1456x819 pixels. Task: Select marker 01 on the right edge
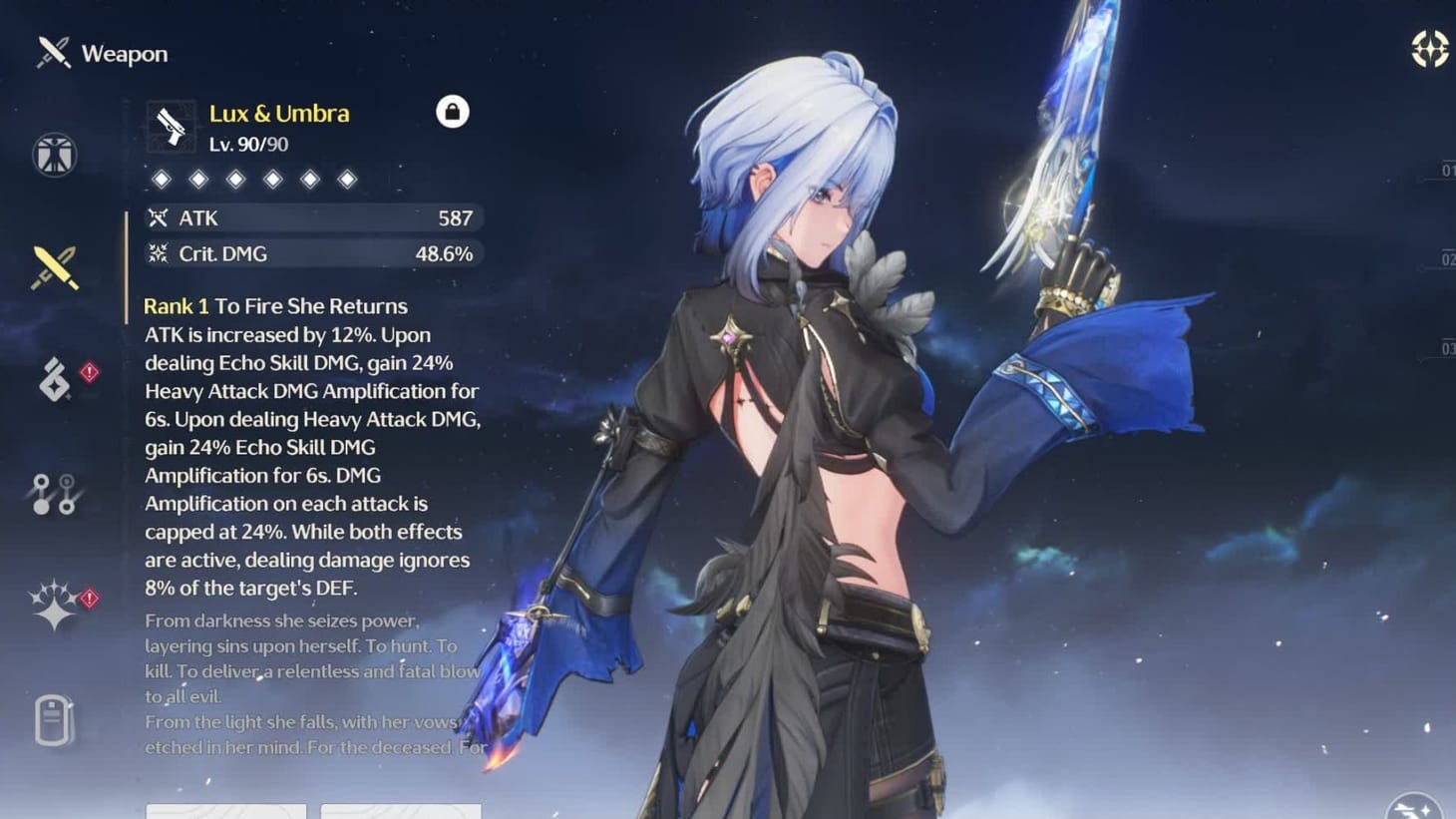point(1446,170)
